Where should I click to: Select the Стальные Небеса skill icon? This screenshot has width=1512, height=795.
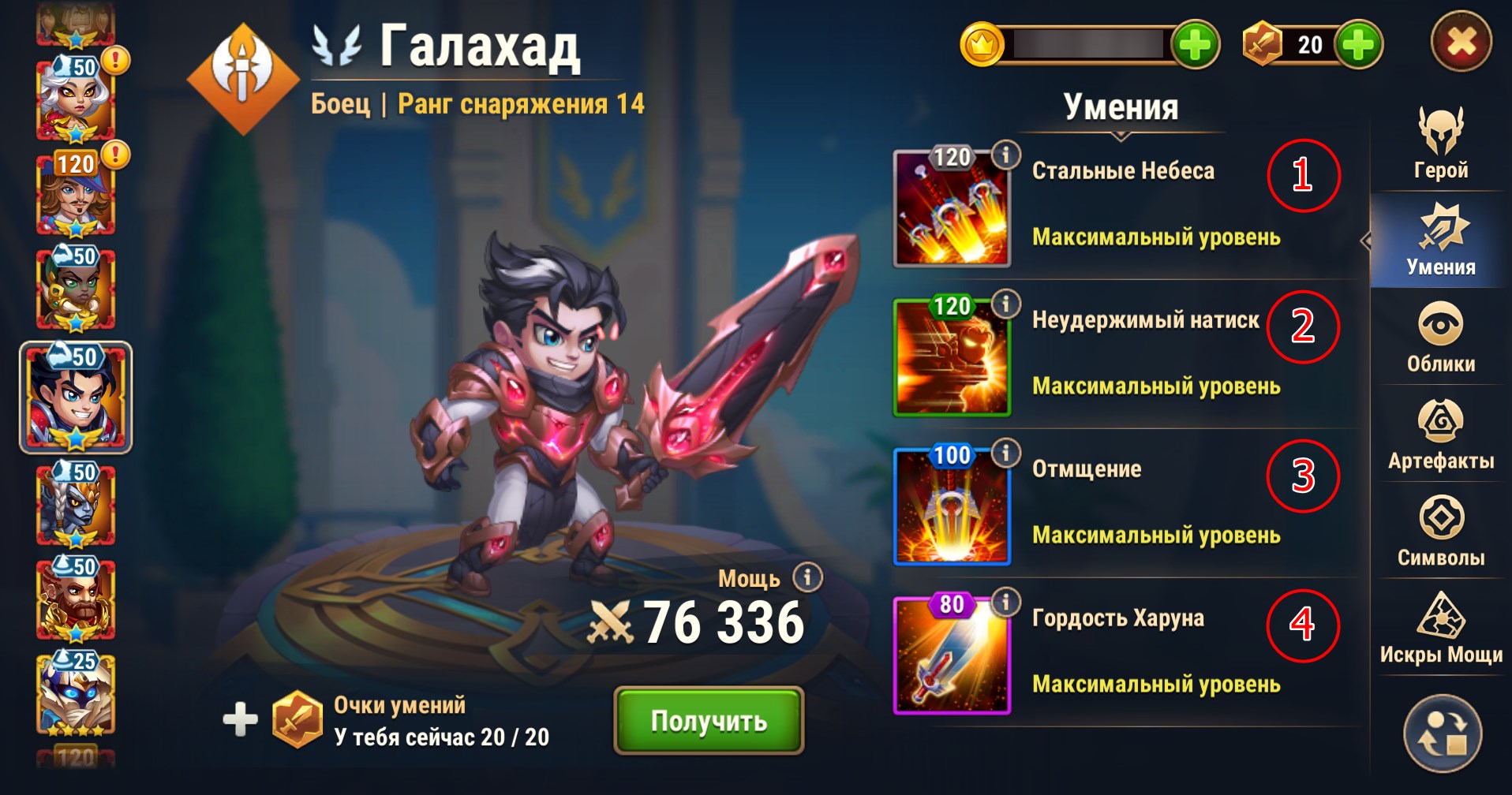pyautogui.click(x=952, y=208)
